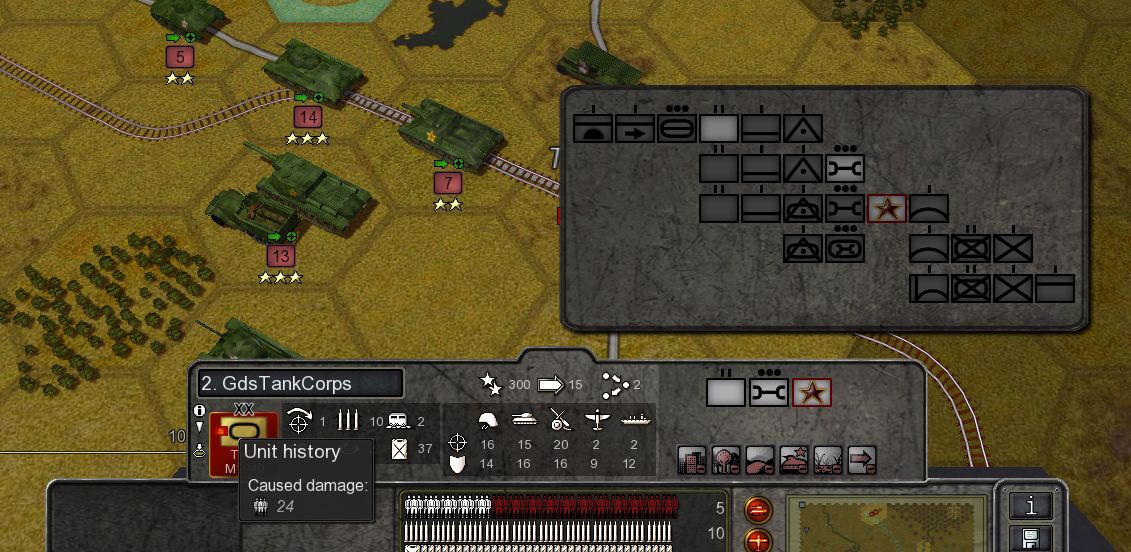Viewport: 1131px width, 552px height.
Task: Toggle the red airplane round button
Action: (x=759, y=541)
